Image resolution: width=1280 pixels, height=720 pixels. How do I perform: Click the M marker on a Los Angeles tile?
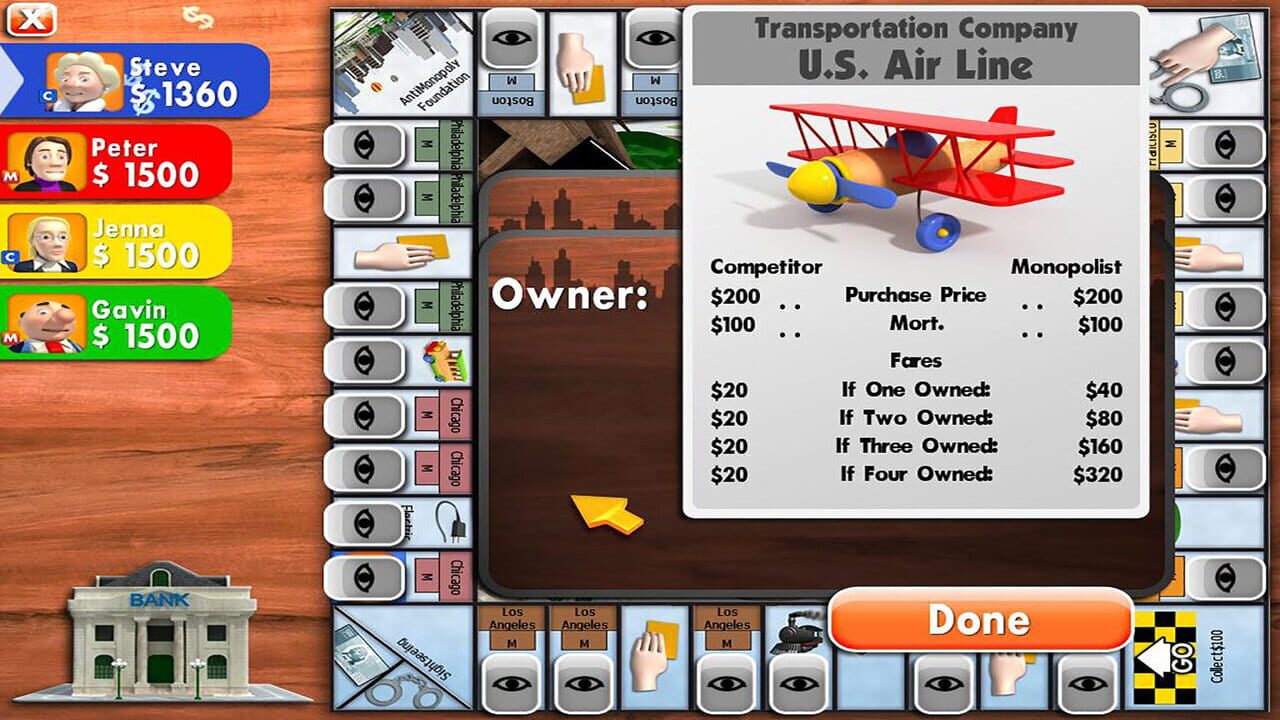[x=513, y=642]
